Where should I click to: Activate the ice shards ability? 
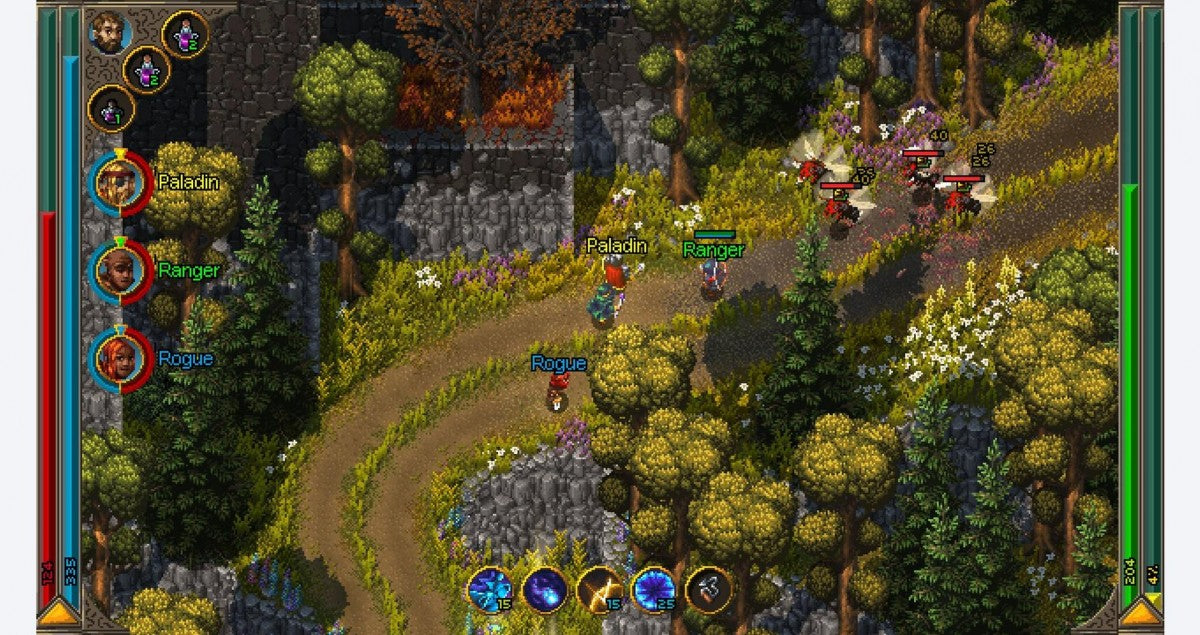click(492, 589)
